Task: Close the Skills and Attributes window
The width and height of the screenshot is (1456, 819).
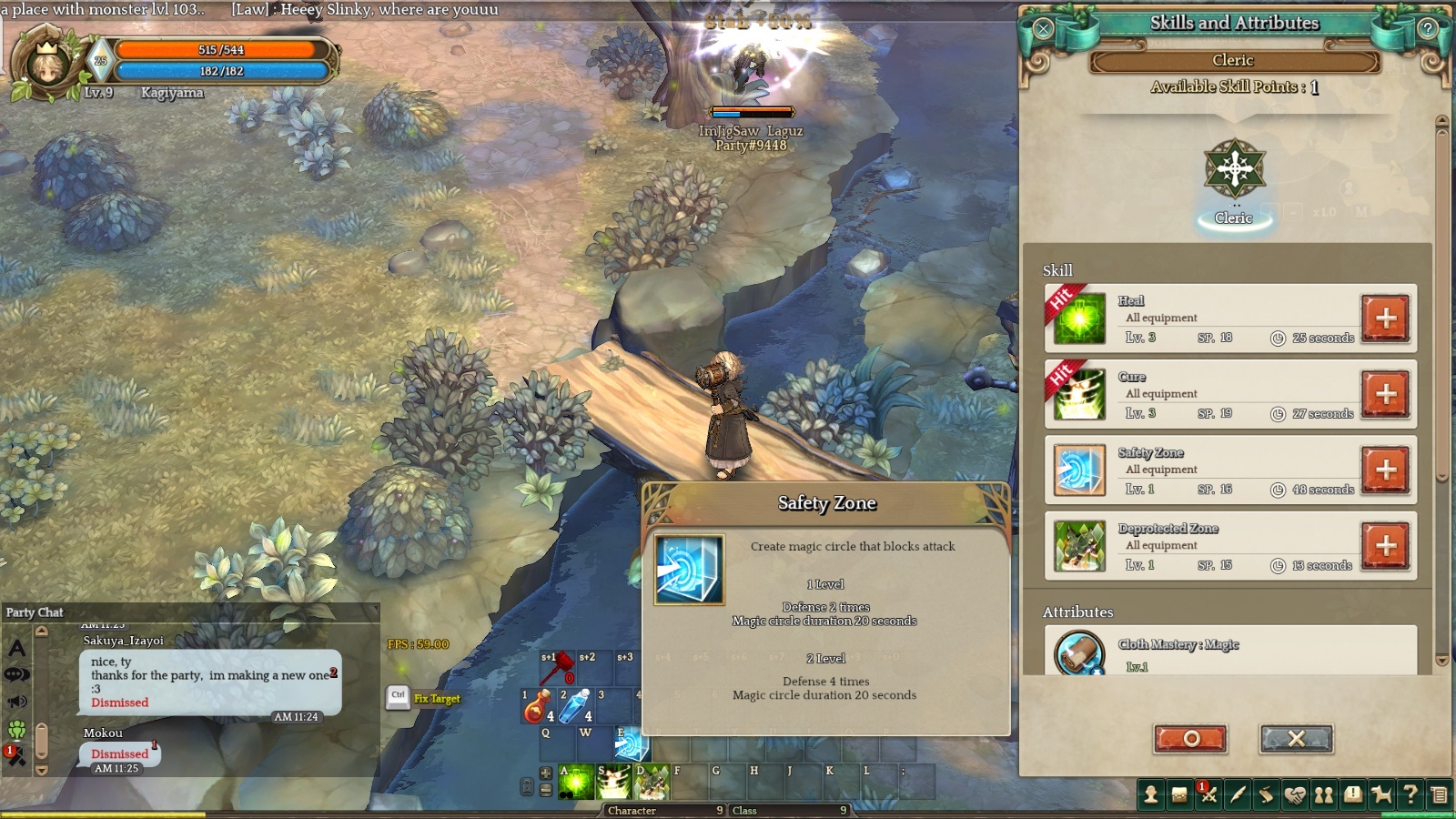Action: [x=1043, y=28]
